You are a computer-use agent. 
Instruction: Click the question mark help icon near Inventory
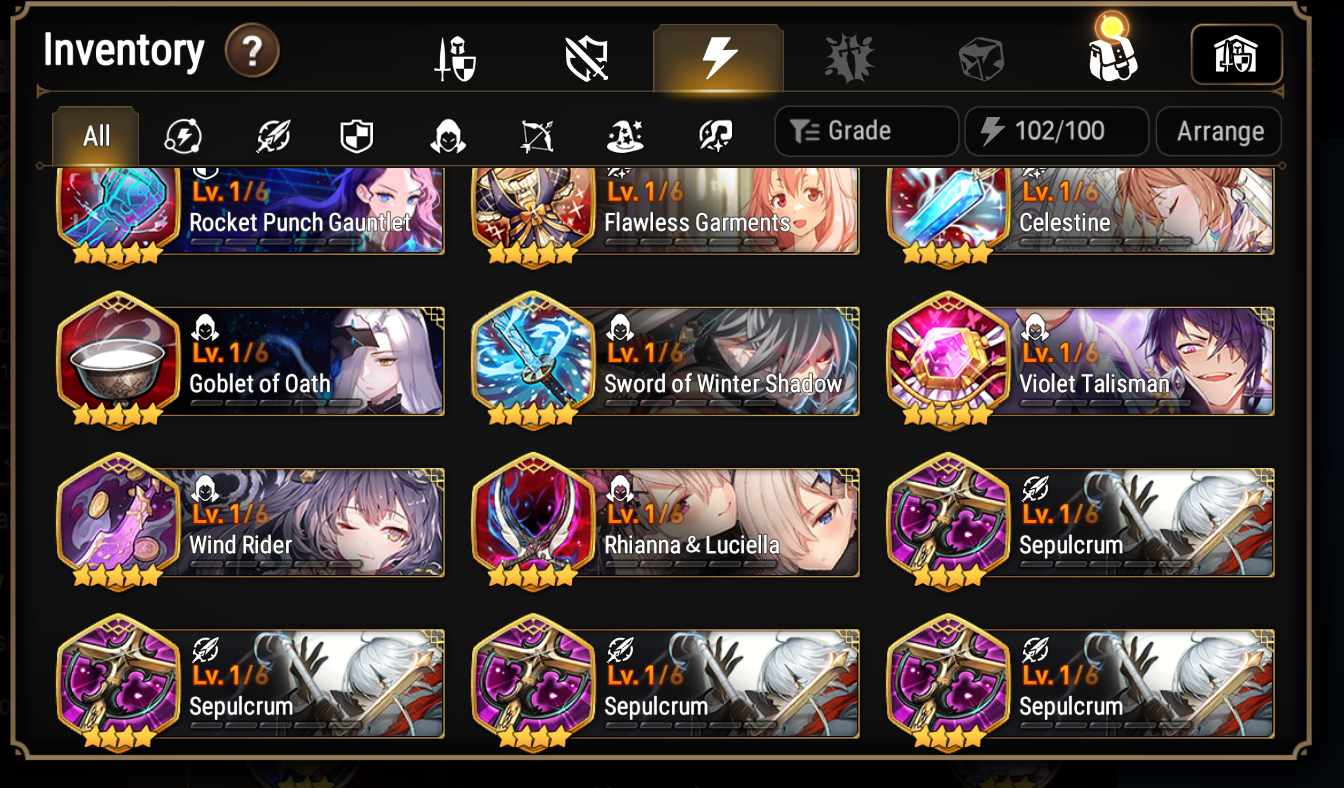click(253, 51)
